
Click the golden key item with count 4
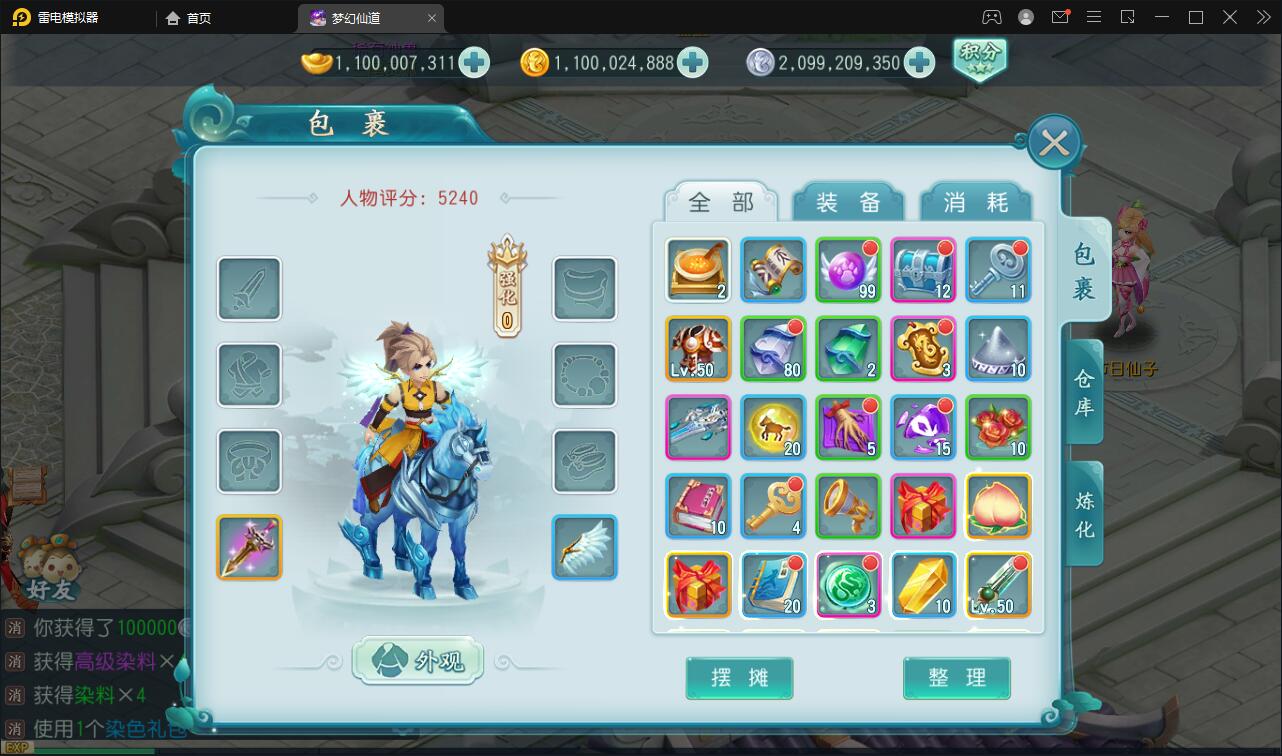pyautogui.click(x=772, y=505)
